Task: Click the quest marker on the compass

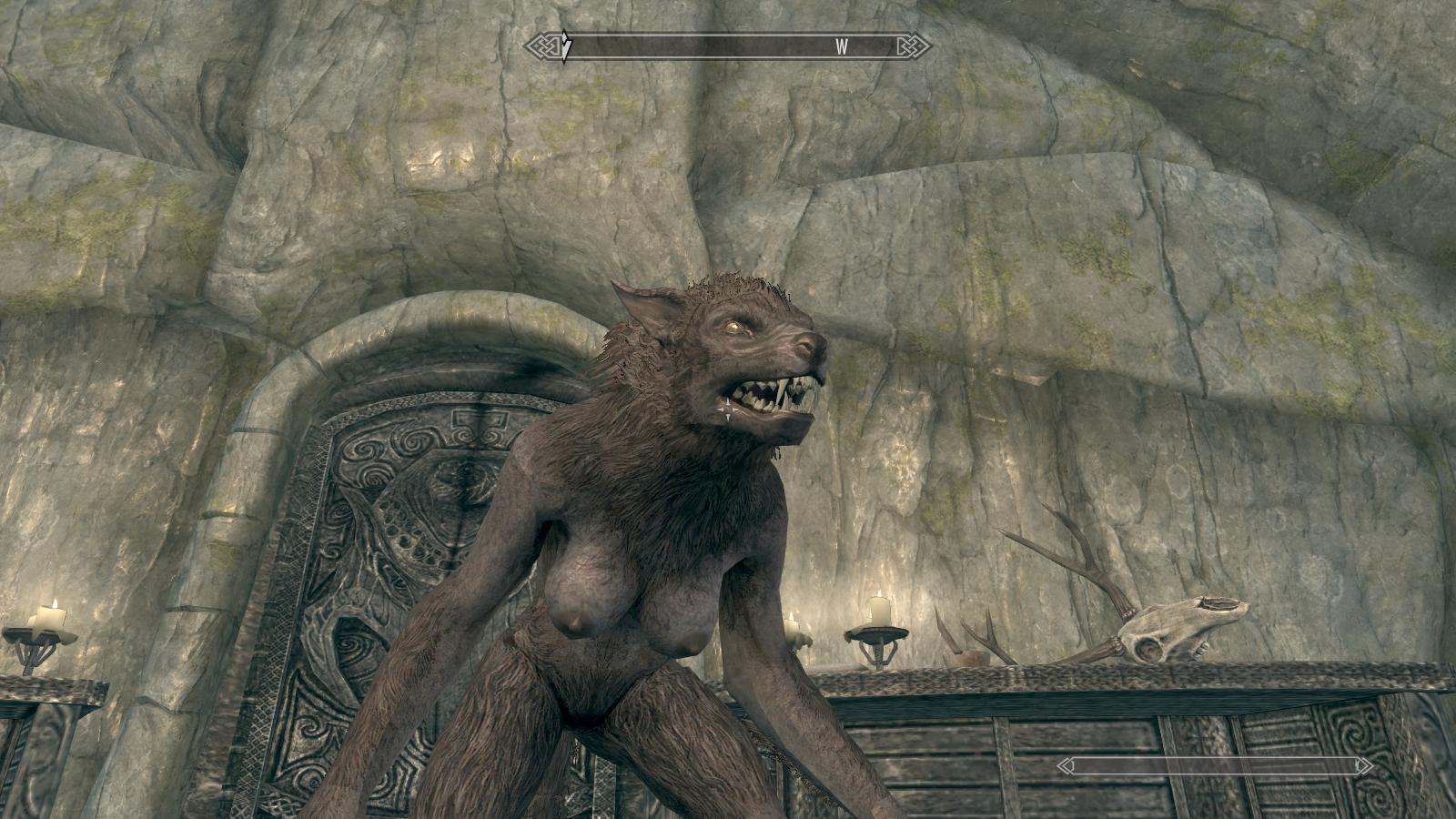Action: 565,46
